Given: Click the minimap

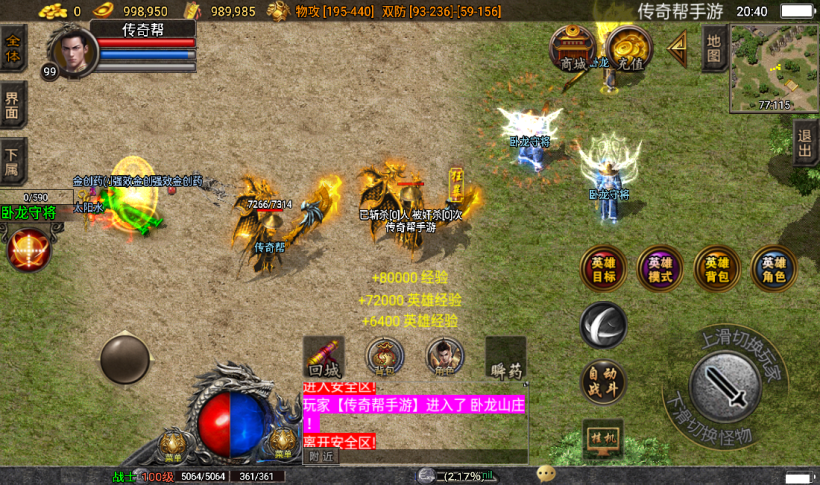Looking at the screenshot, I should (x=773, y=66).
